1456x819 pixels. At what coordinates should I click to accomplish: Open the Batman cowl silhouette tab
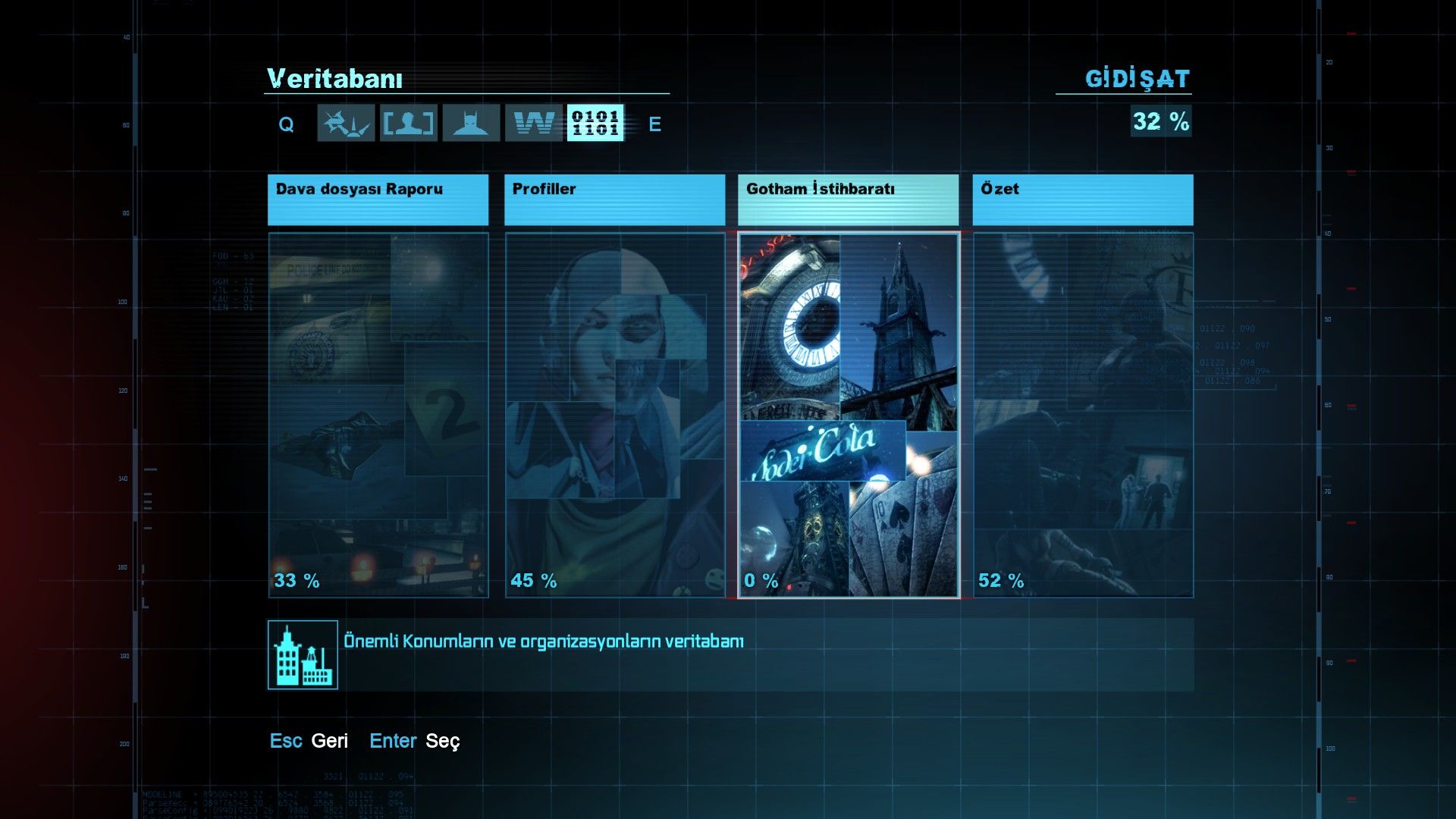click(x=471, y=123)
